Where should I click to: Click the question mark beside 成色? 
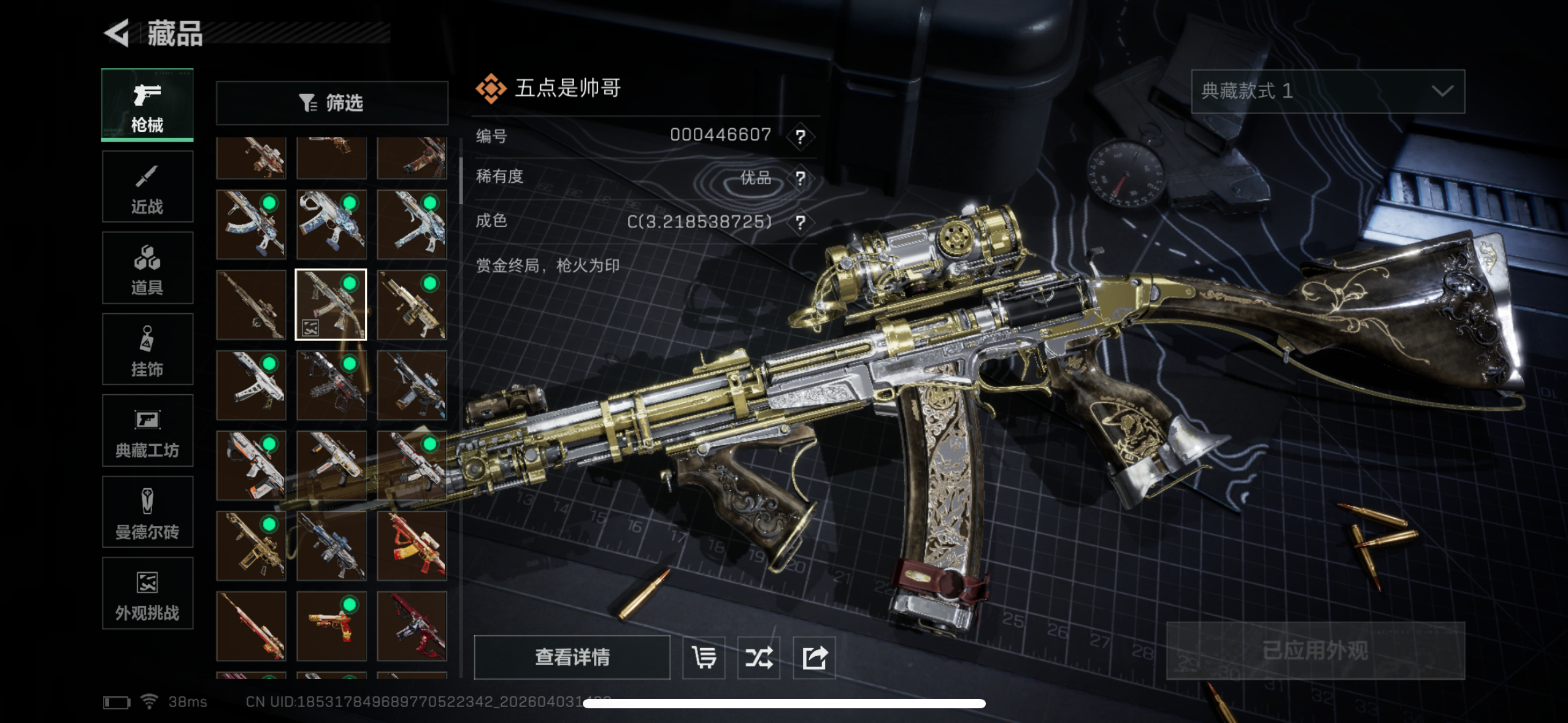[x=800, y=222]
